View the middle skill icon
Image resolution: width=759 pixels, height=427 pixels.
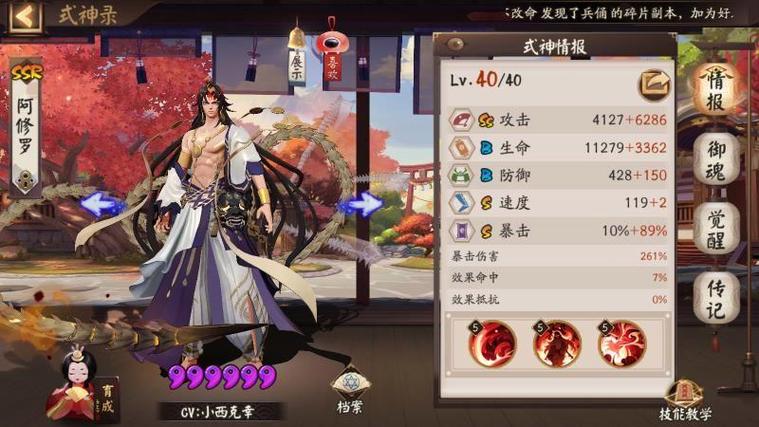point(555,344)
